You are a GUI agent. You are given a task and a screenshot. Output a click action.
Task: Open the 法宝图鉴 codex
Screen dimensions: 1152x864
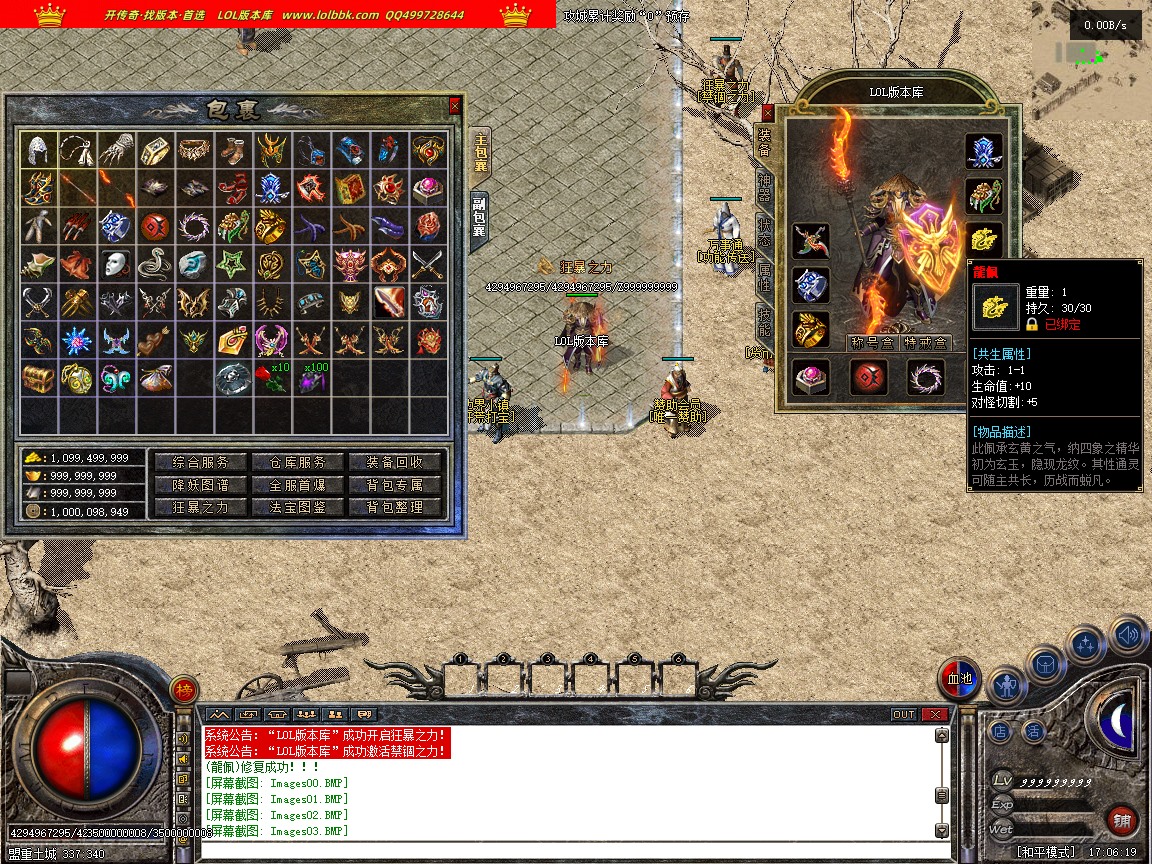pos(298,507)
